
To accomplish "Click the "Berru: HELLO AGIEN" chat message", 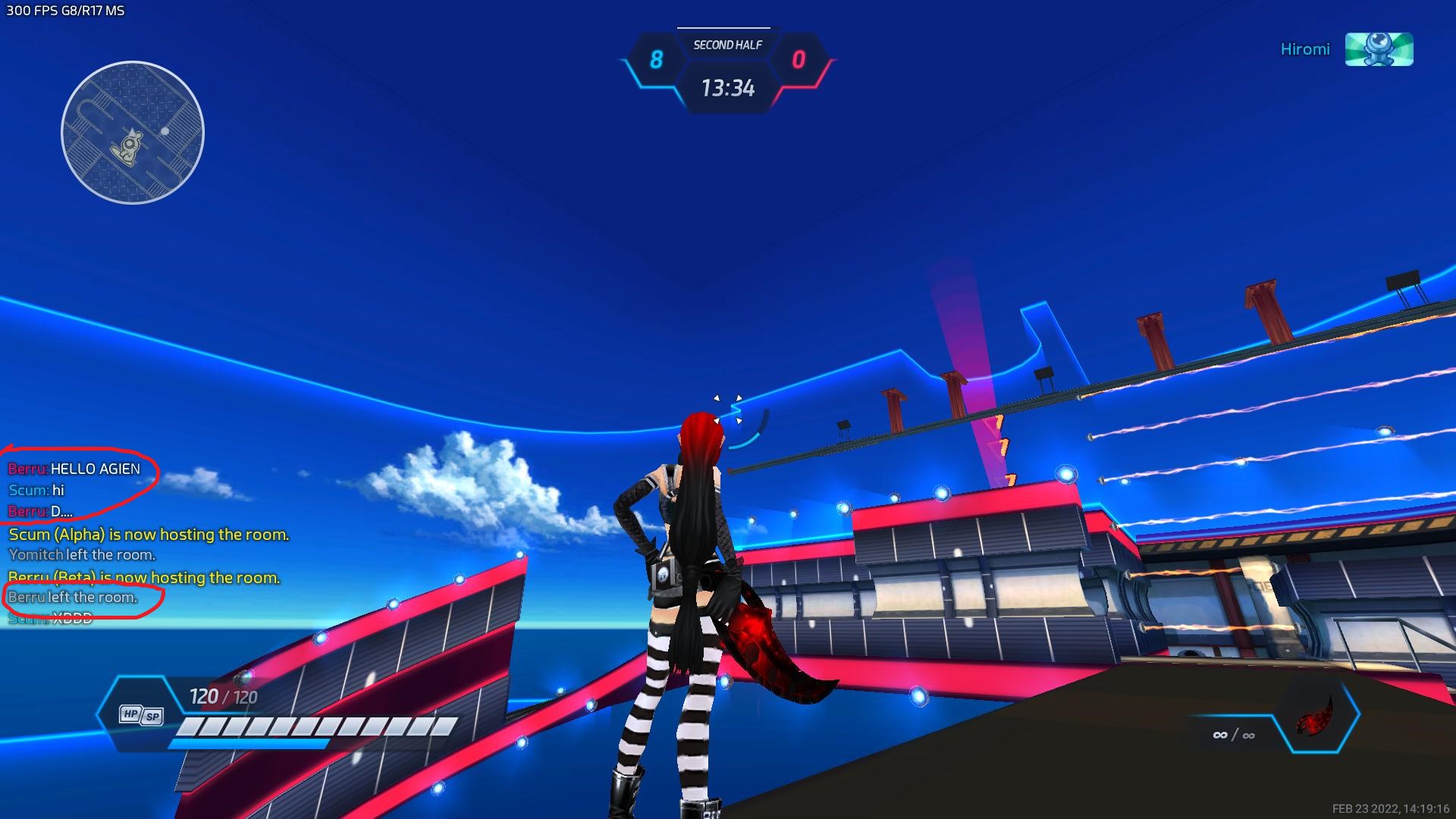I will click(74, 469).
